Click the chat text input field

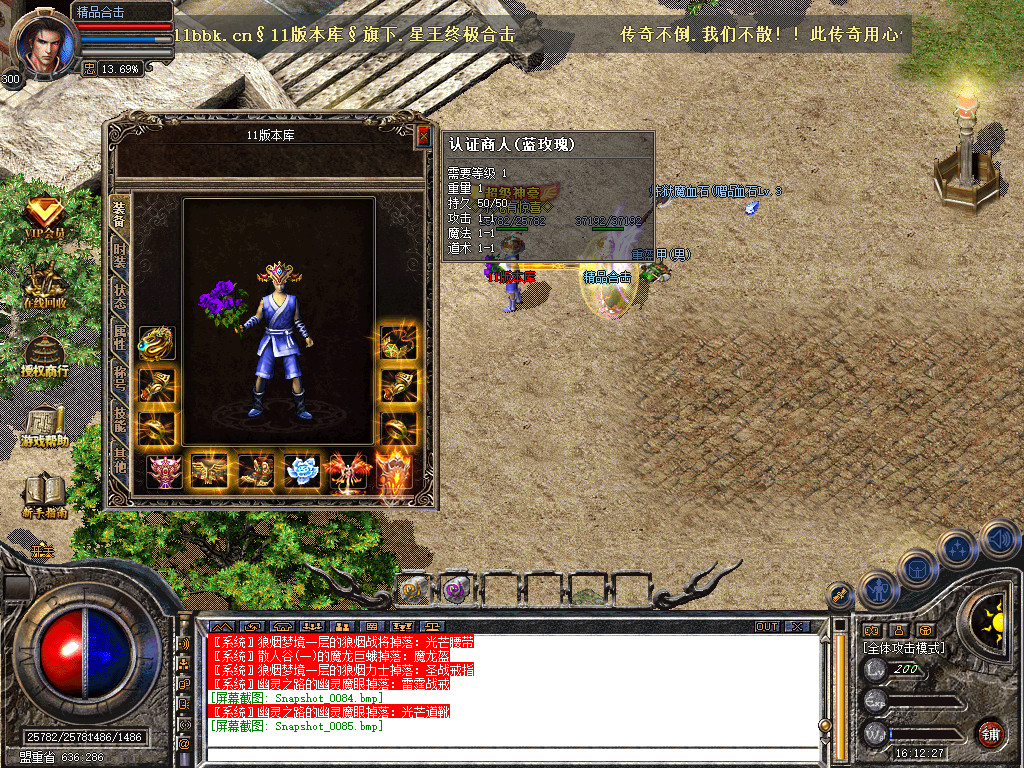[510, 755]
